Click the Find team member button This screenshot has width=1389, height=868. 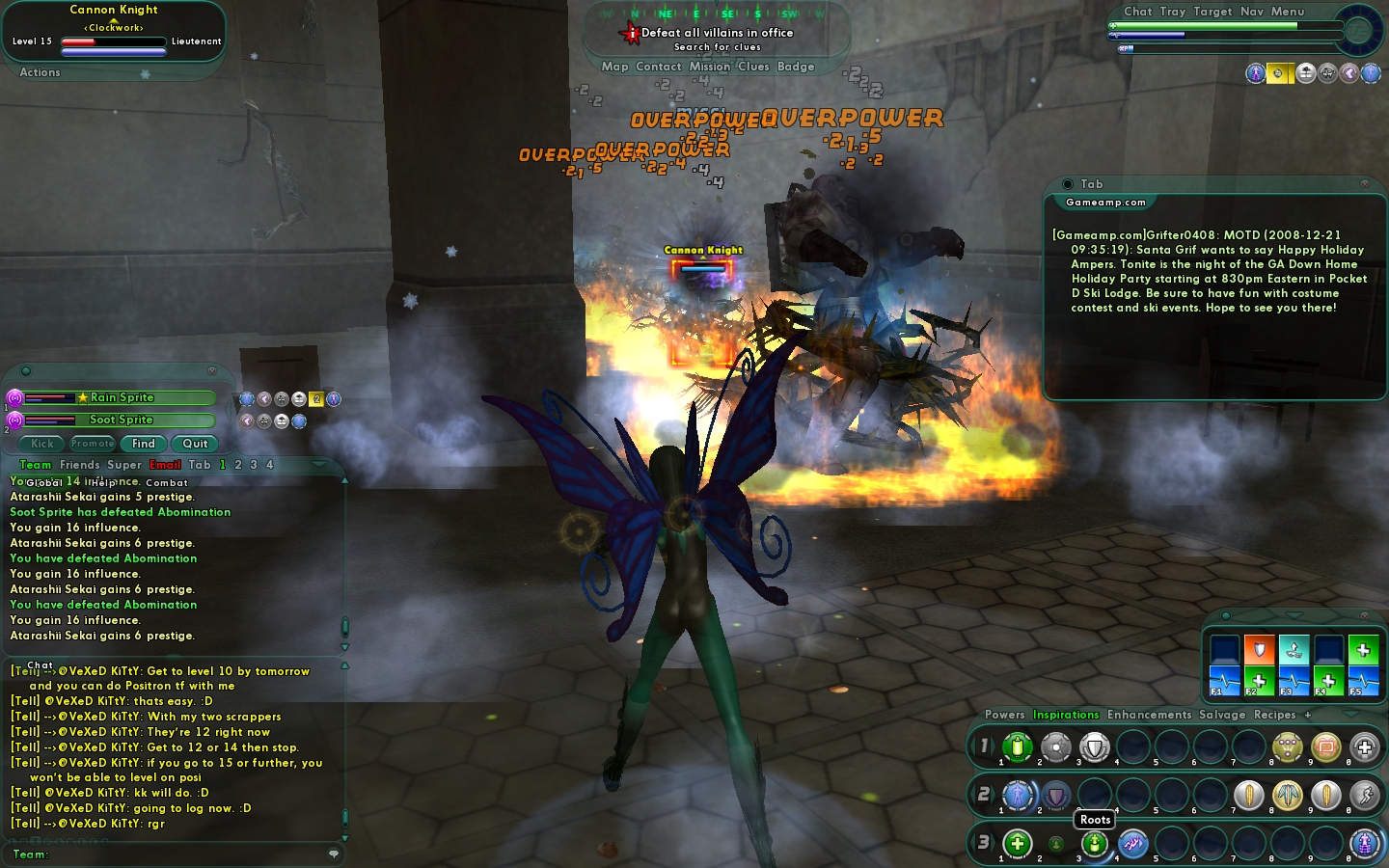pyautogui.click(x=144, y=444)
